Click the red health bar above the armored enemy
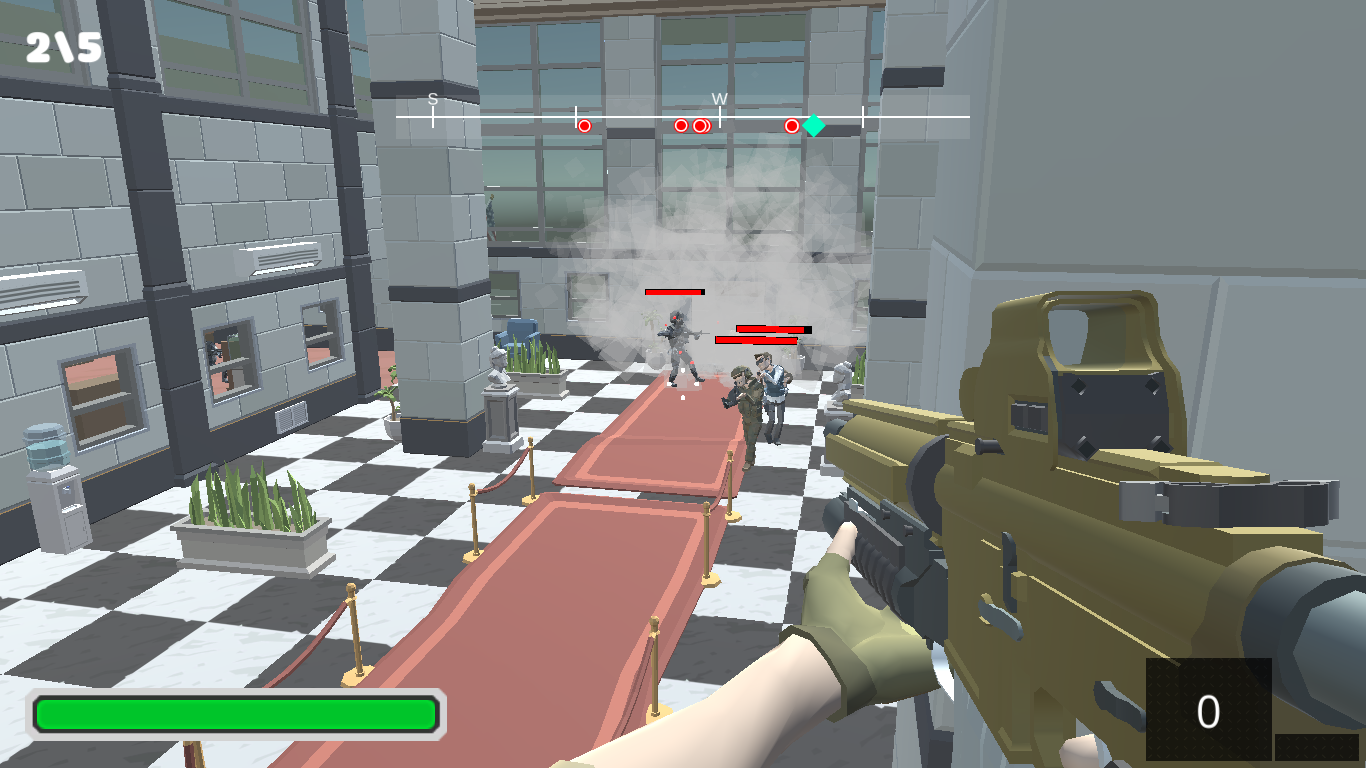Image resolution: width=1366 pixels, height=768 pixels. 675,292
